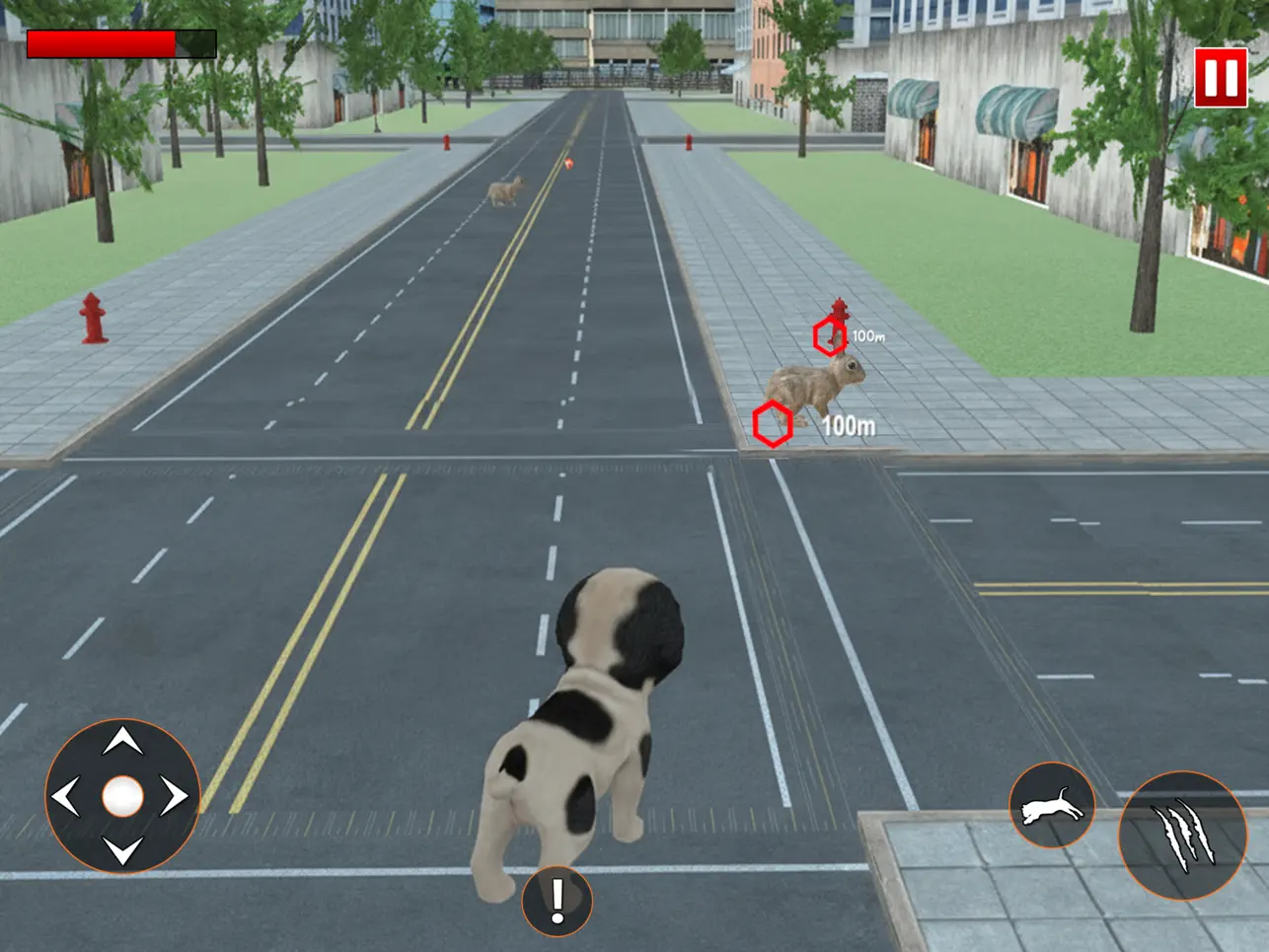1269x952 pixels.
Task: Tap the smaller 100m label above the hydrant marker
Action: tap(866, 334)
